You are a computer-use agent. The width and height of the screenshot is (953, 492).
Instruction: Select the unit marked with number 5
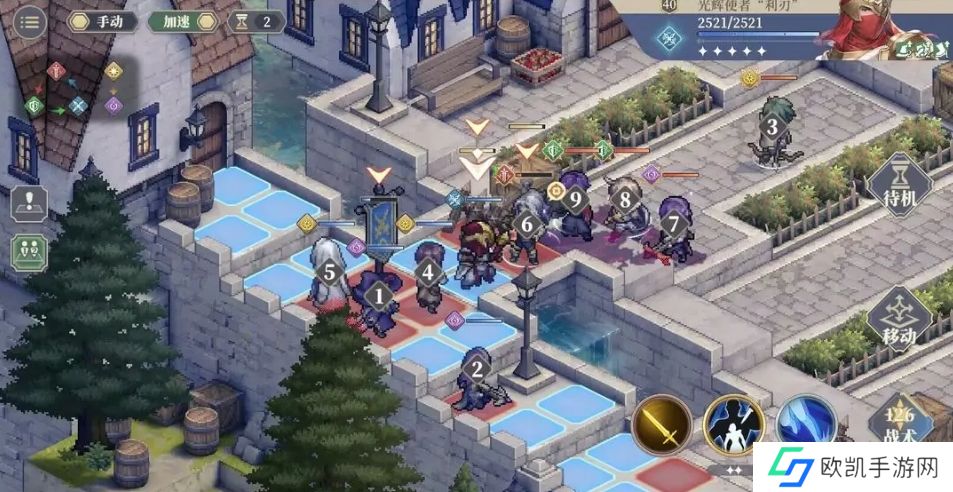(328, 271)
